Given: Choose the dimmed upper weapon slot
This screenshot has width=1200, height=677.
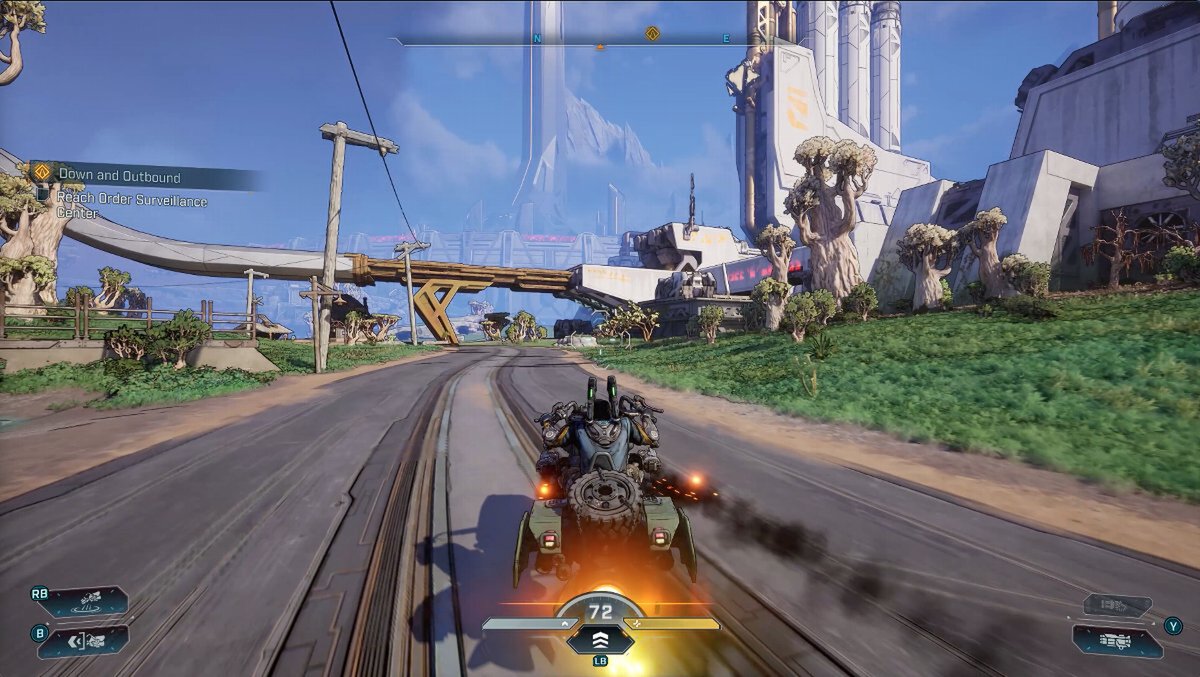Looking at the screenshot, I should pos(1117,605).
